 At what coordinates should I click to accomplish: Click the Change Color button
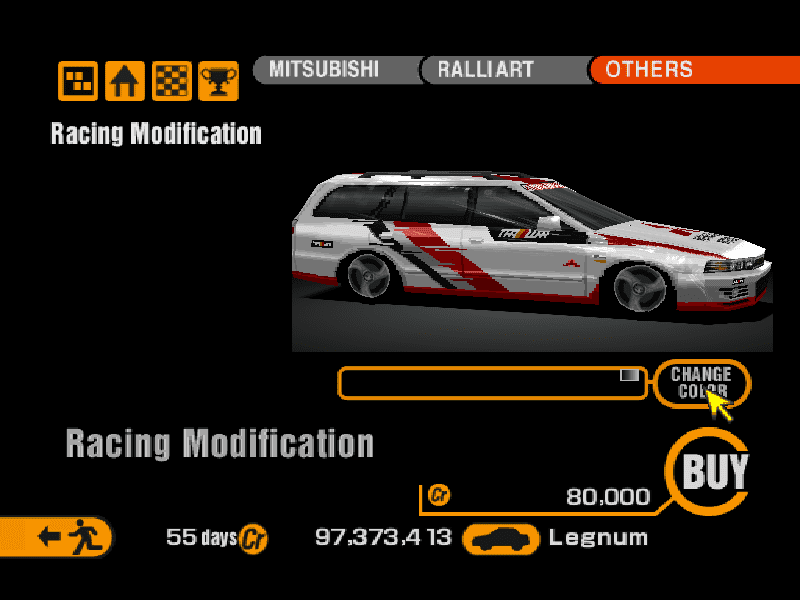click(701, 382)
